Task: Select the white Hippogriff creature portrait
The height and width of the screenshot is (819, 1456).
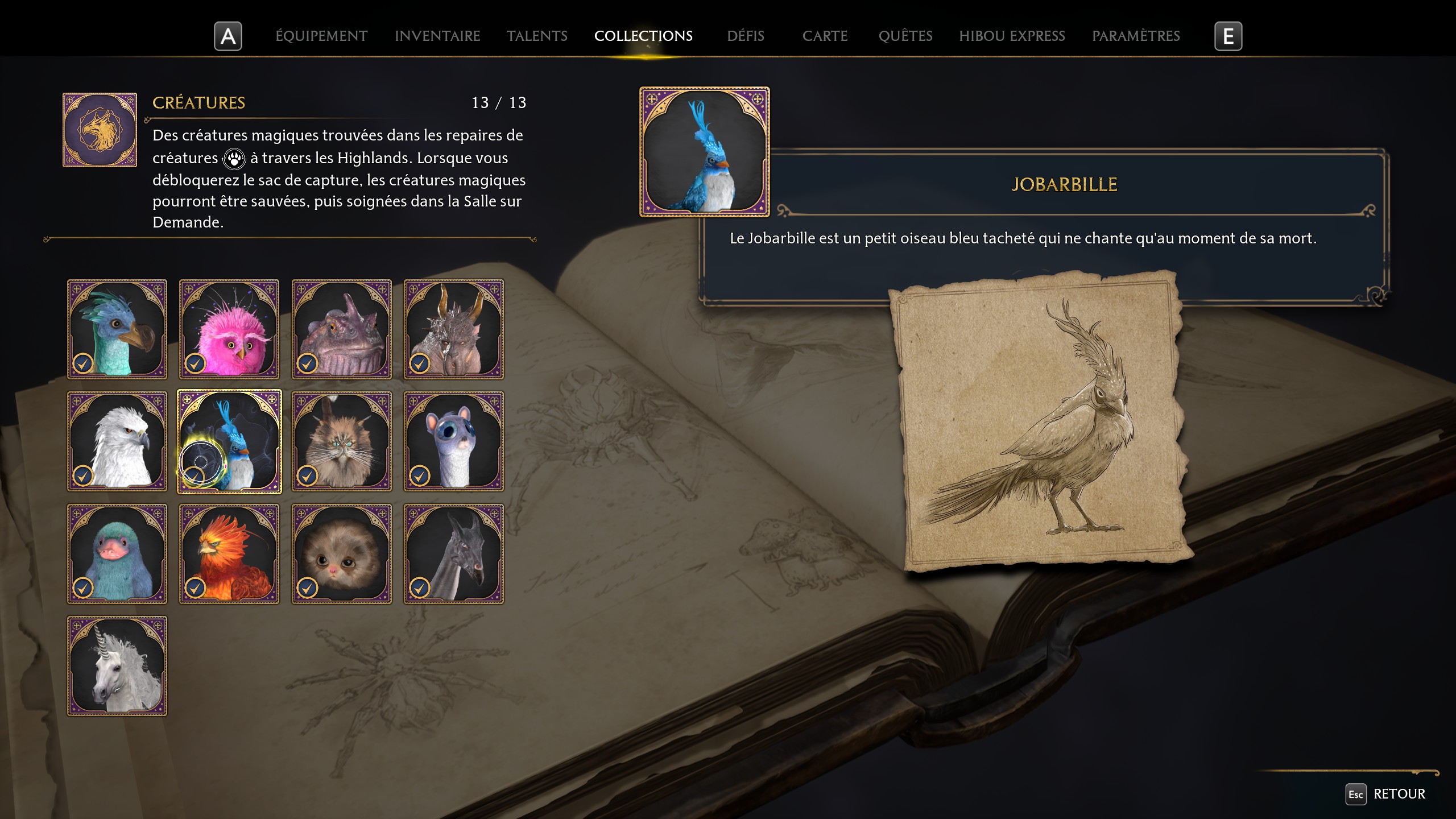Action: coord(117,442)
